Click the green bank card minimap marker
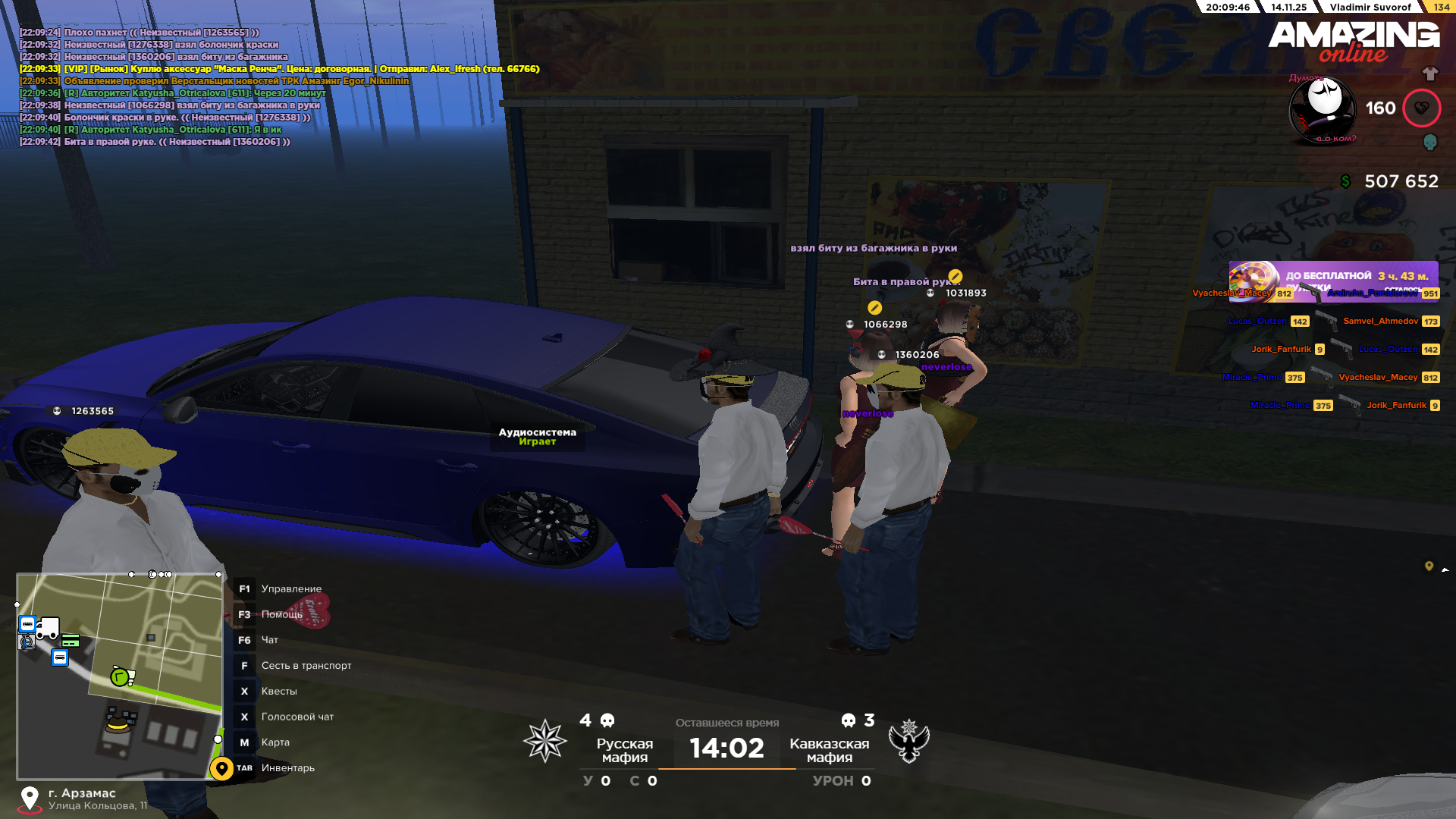Screen dimensions: 1456x819 click(x=71, y=642)
